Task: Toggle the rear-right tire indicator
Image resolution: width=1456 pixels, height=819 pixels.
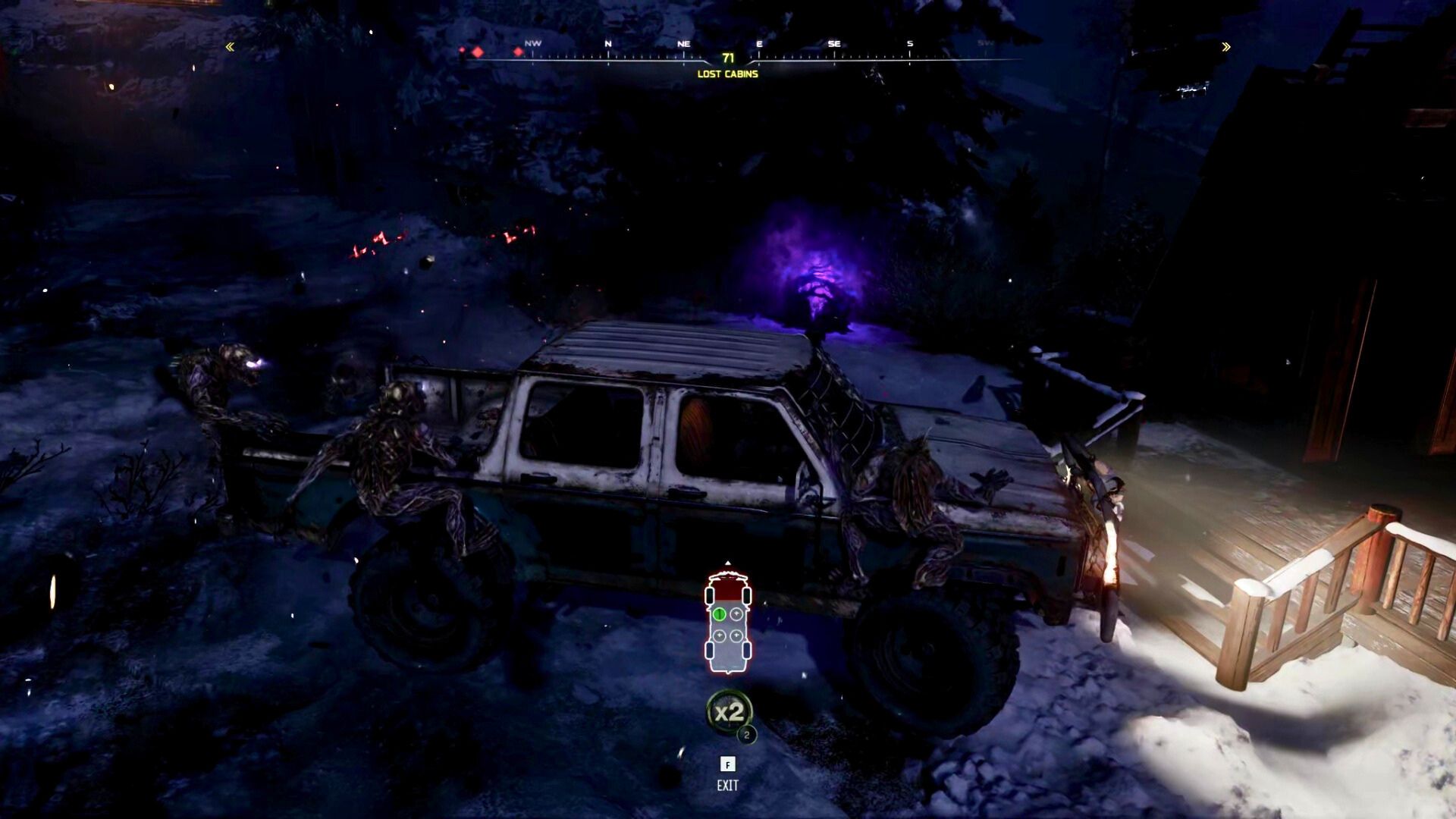Action: (746, 651)
